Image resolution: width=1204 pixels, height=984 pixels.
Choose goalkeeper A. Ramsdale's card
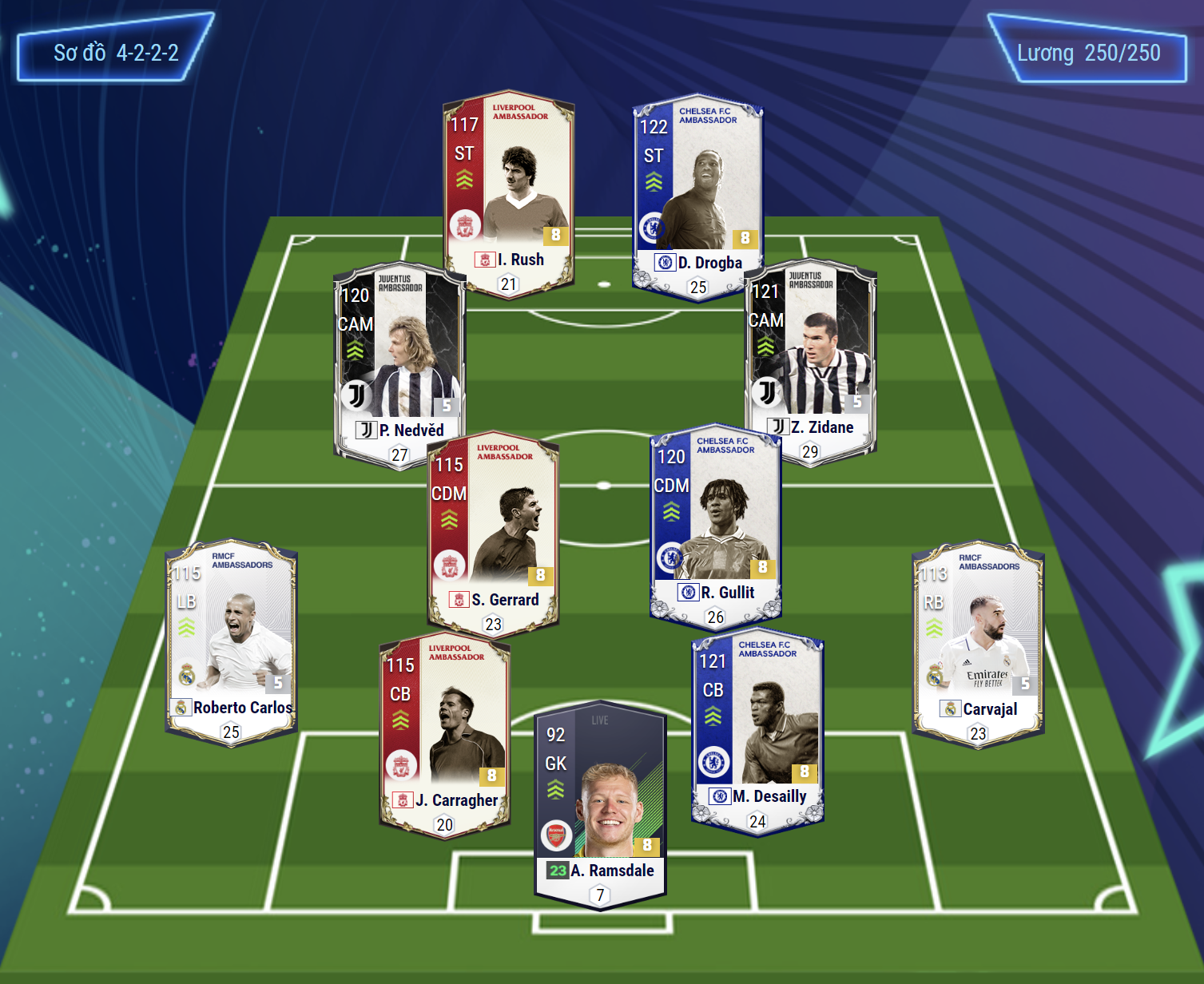pyautogui.click(x=600, y=803)
